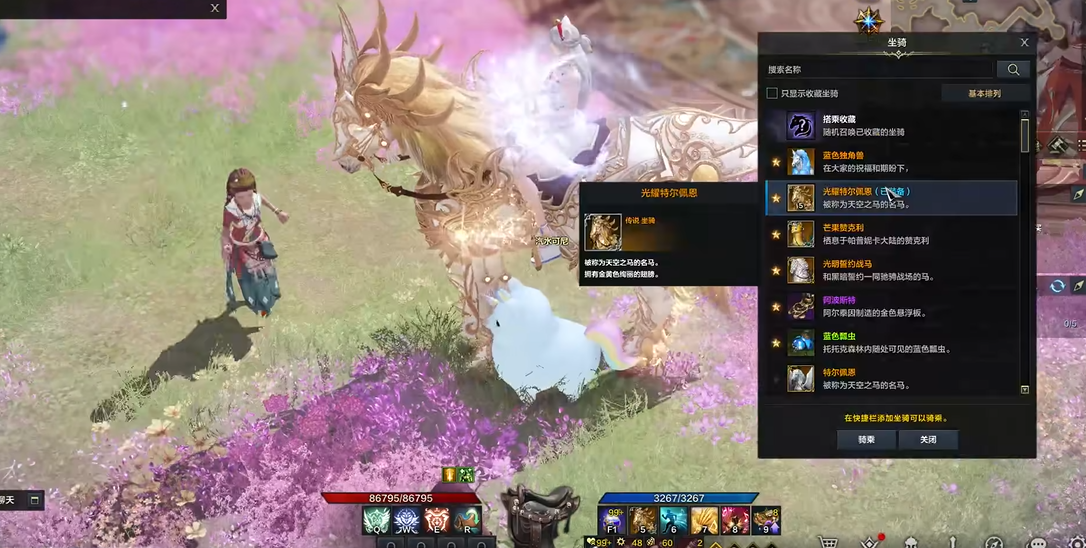1086x548 pixels.
Task: Select the 搭乘收藏 random mount entry
Action: click(x=890, y=126)
